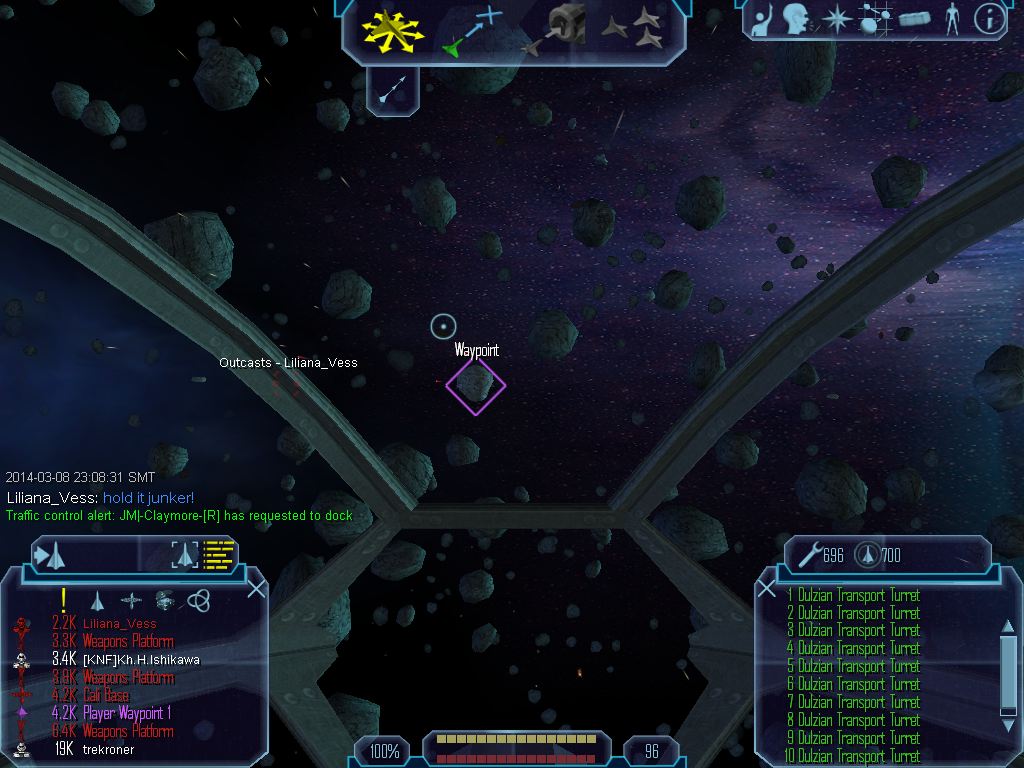
Task: Open the information 'i' icon
Action: coord(989,17)
